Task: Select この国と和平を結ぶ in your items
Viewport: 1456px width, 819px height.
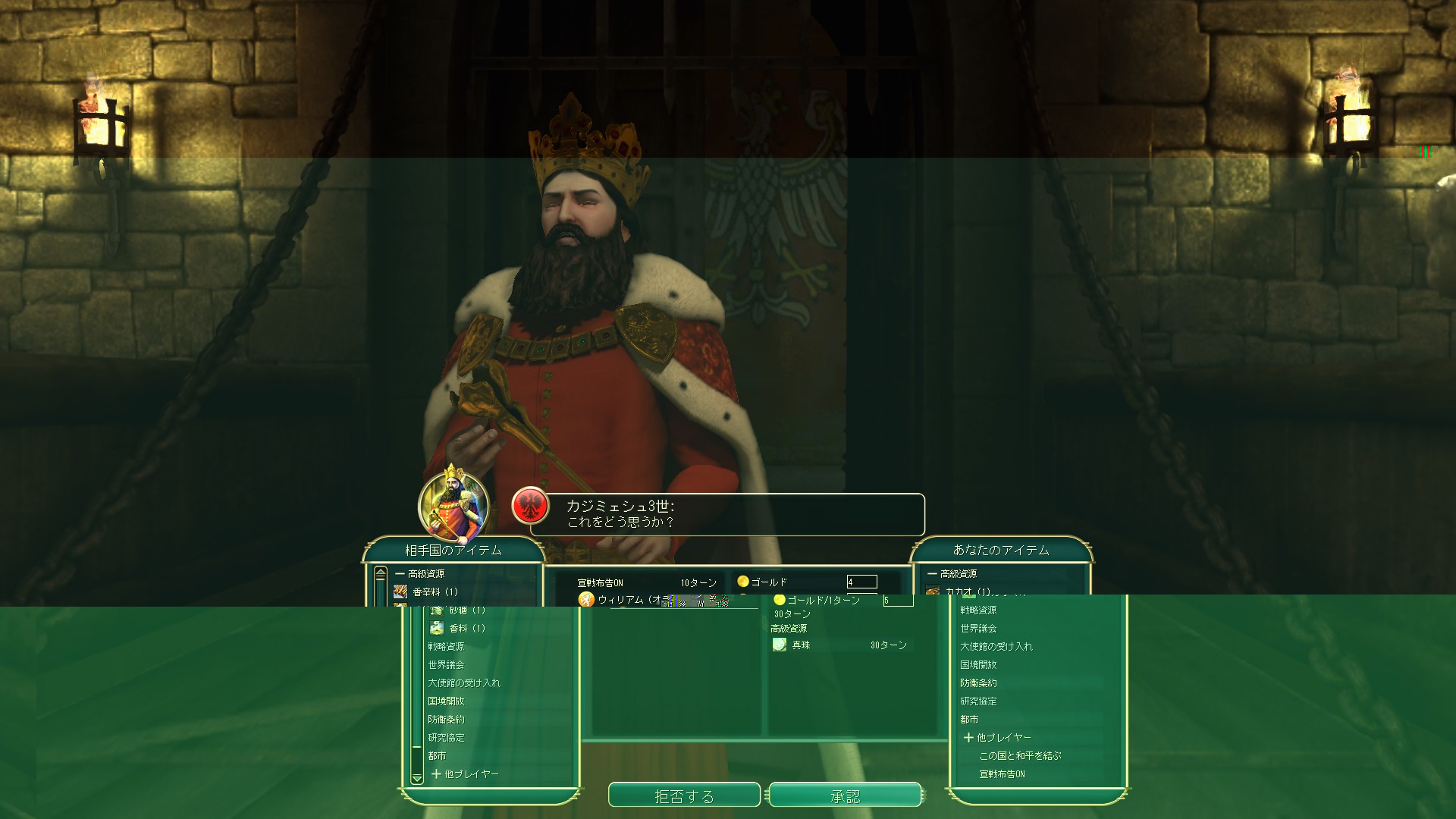Action: 1020,755
